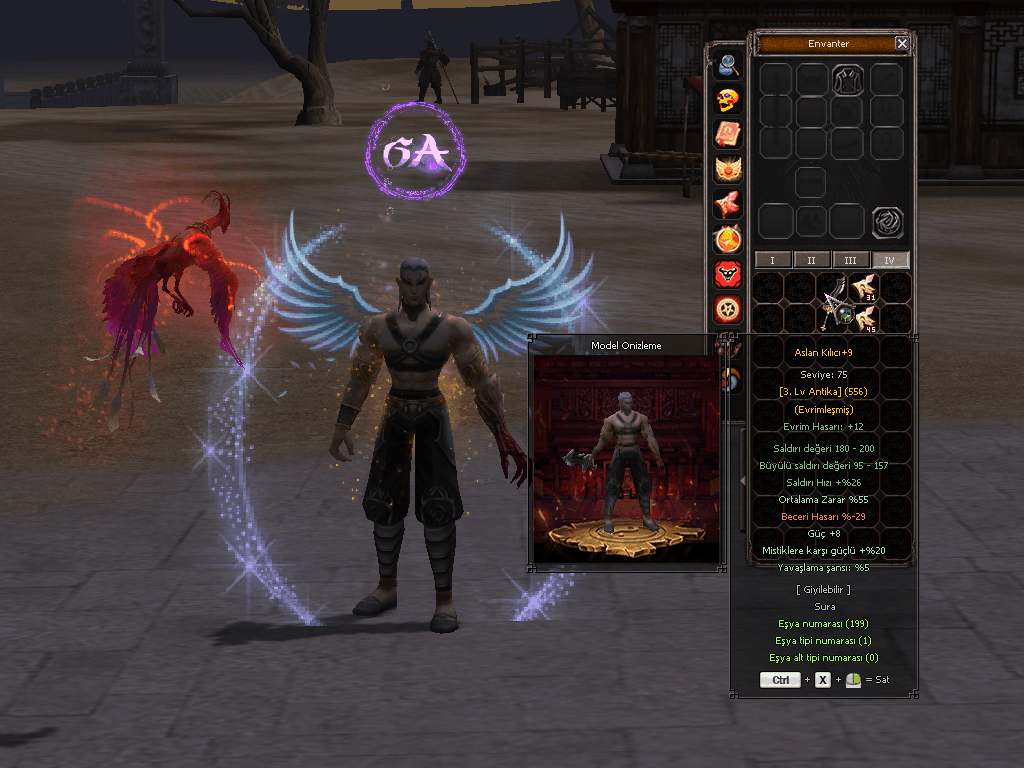The width and height of the screenshot is (1024, 768).
Task: Close the Envanter window
Action: [902, 44]
